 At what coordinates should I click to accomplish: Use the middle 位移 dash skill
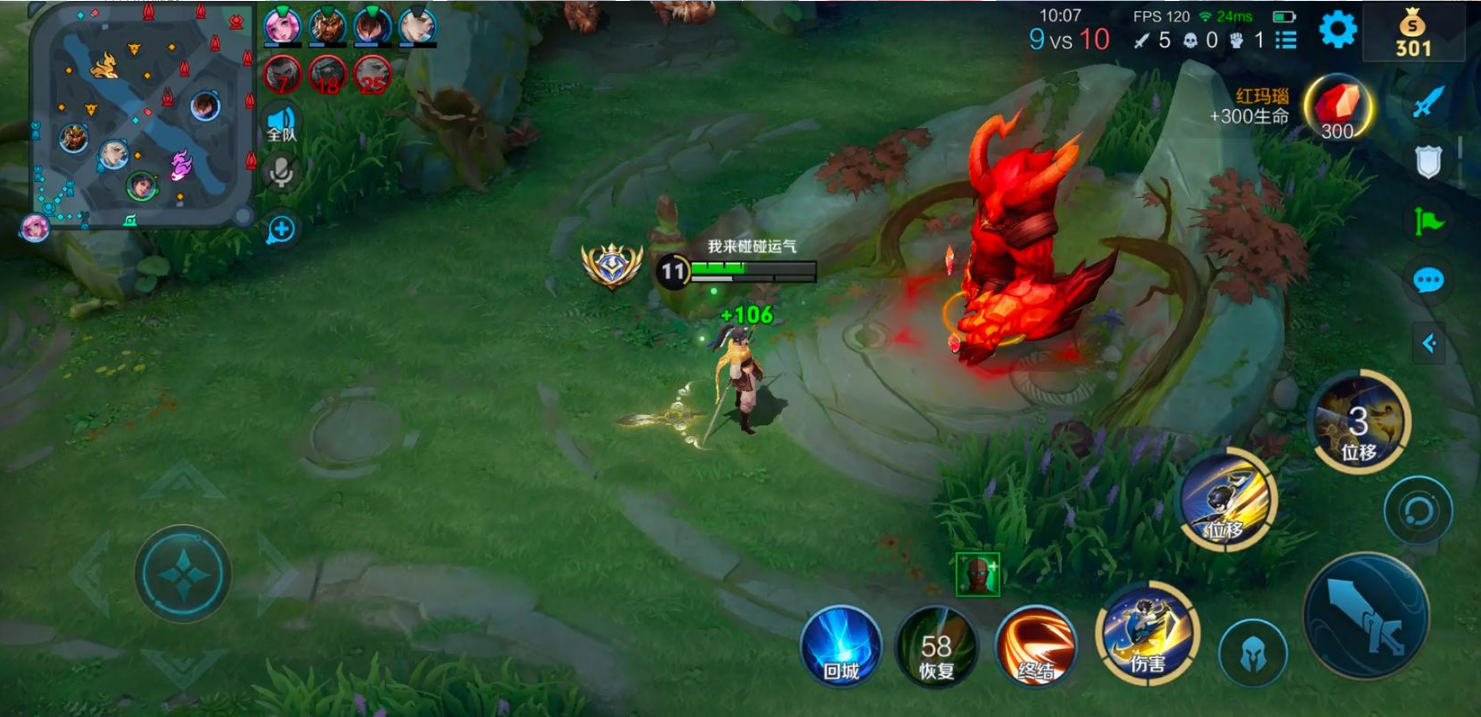click(x=1227, y=499)
